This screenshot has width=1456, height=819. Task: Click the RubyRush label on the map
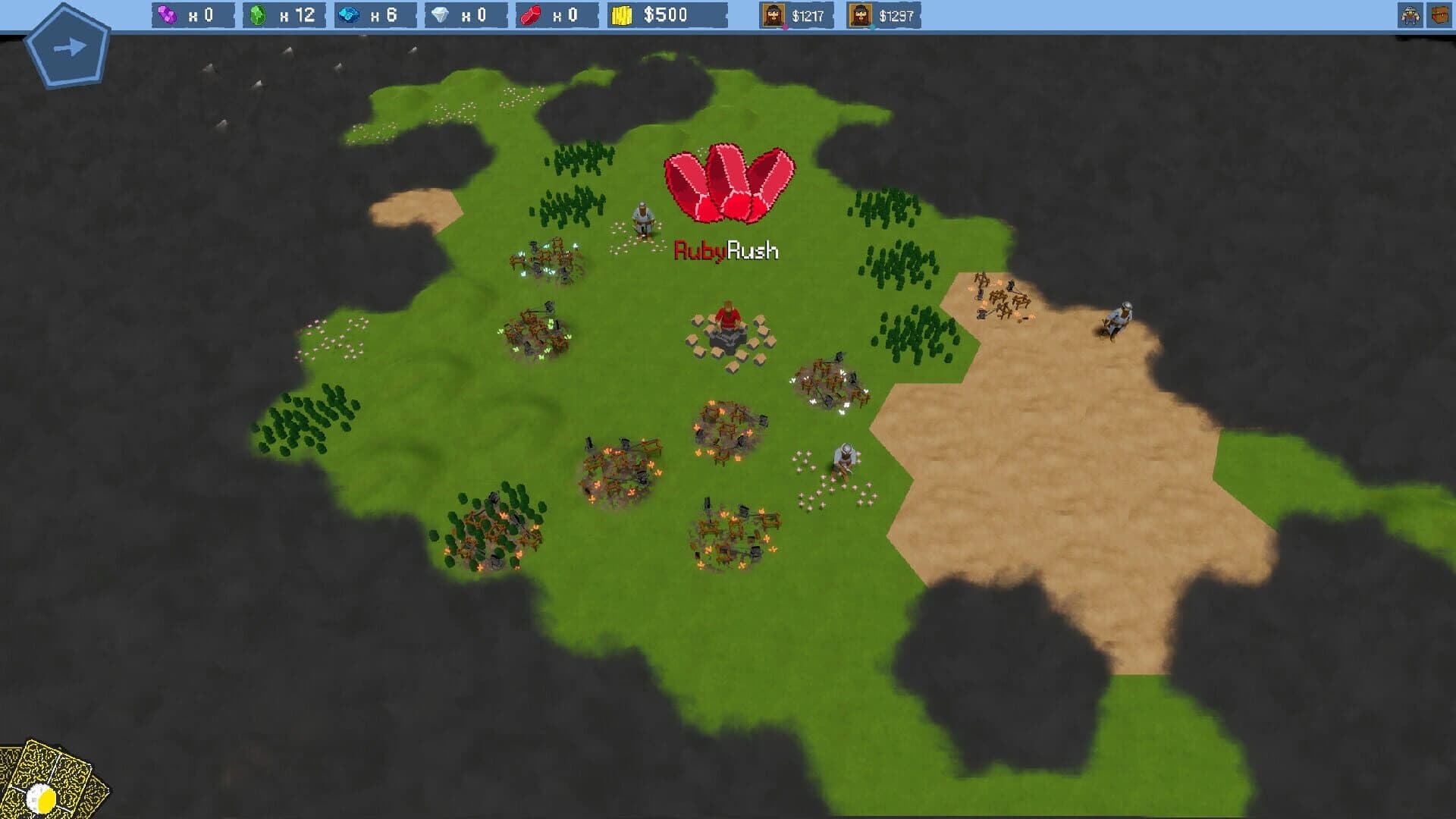(726, 248)
